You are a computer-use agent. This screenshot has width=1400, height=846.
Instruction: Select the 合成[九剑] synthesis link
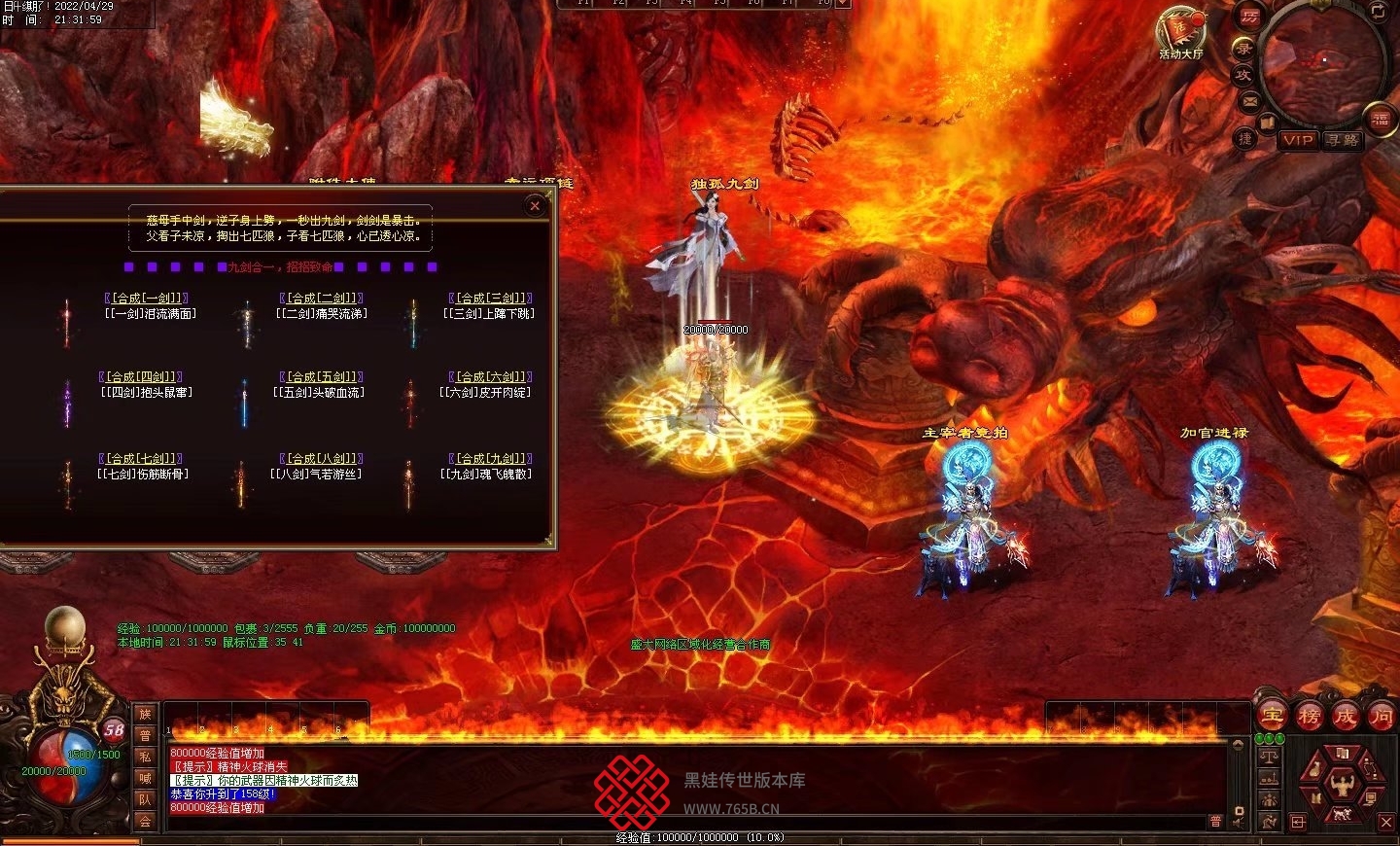click(x=490, y=458)
